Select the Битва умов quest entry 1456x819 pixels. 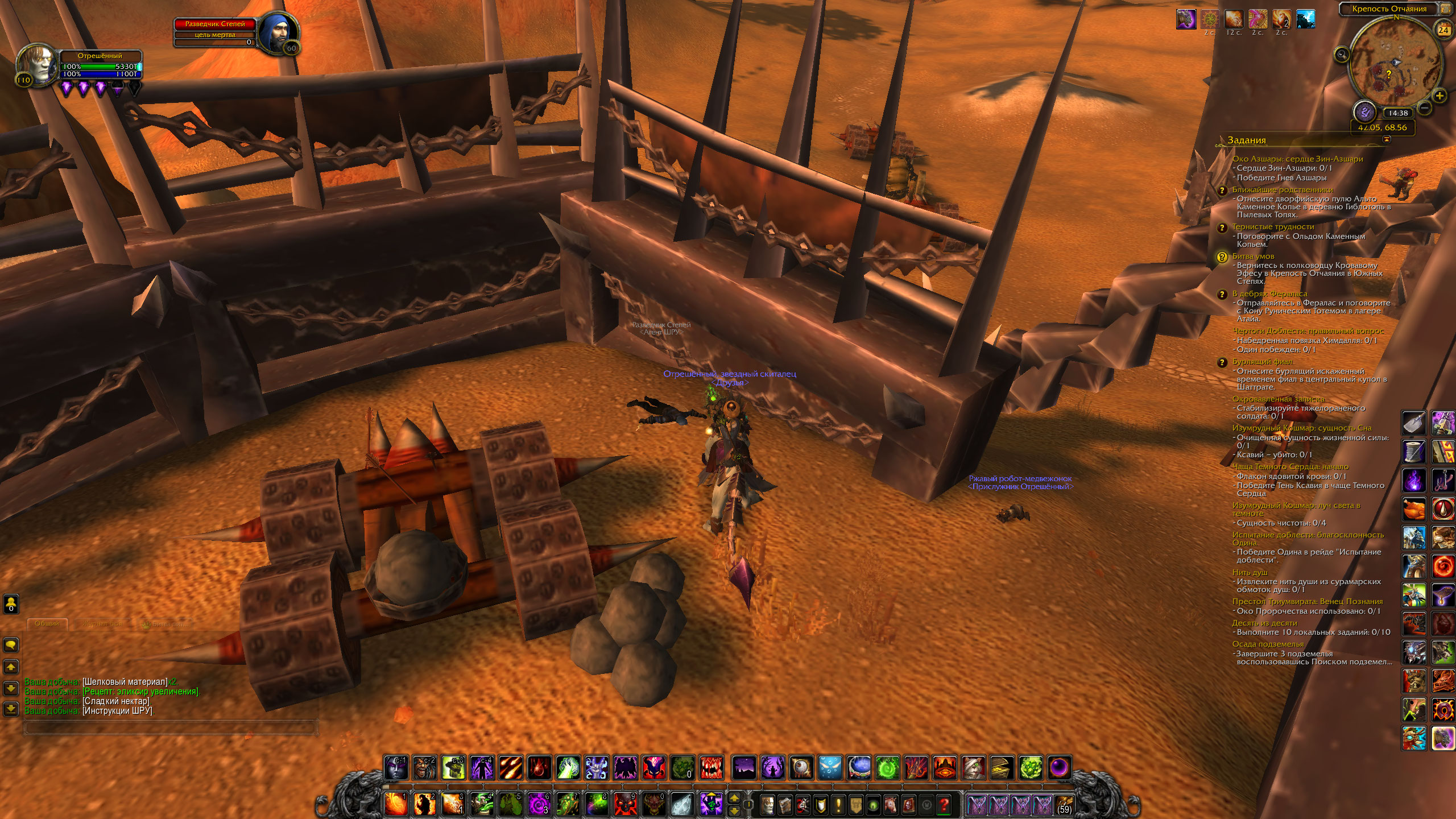(x=1253, y=257)
